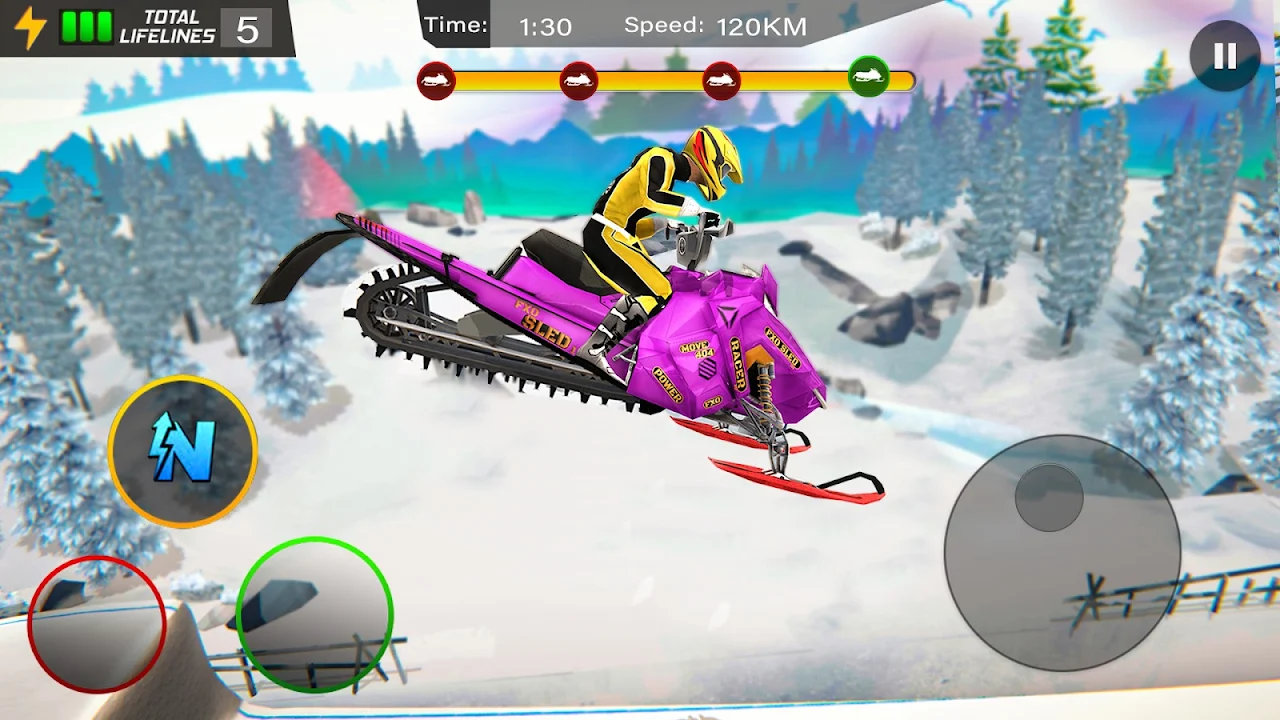Tap the red-ringed brake button
Viewport: 1280px width, 720px height.
point(97,624)
